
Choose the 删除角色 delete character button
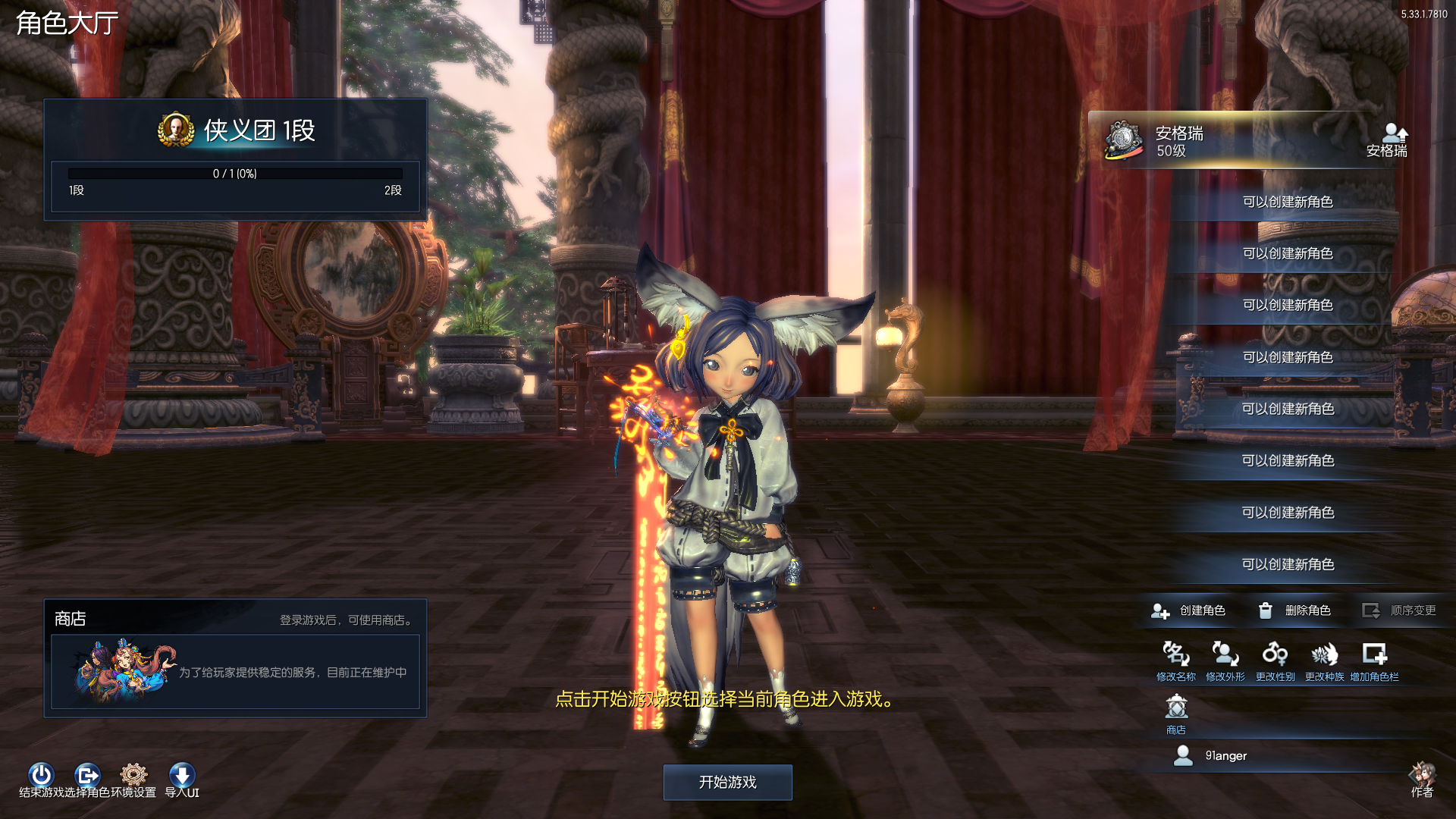click(1294, 610)
